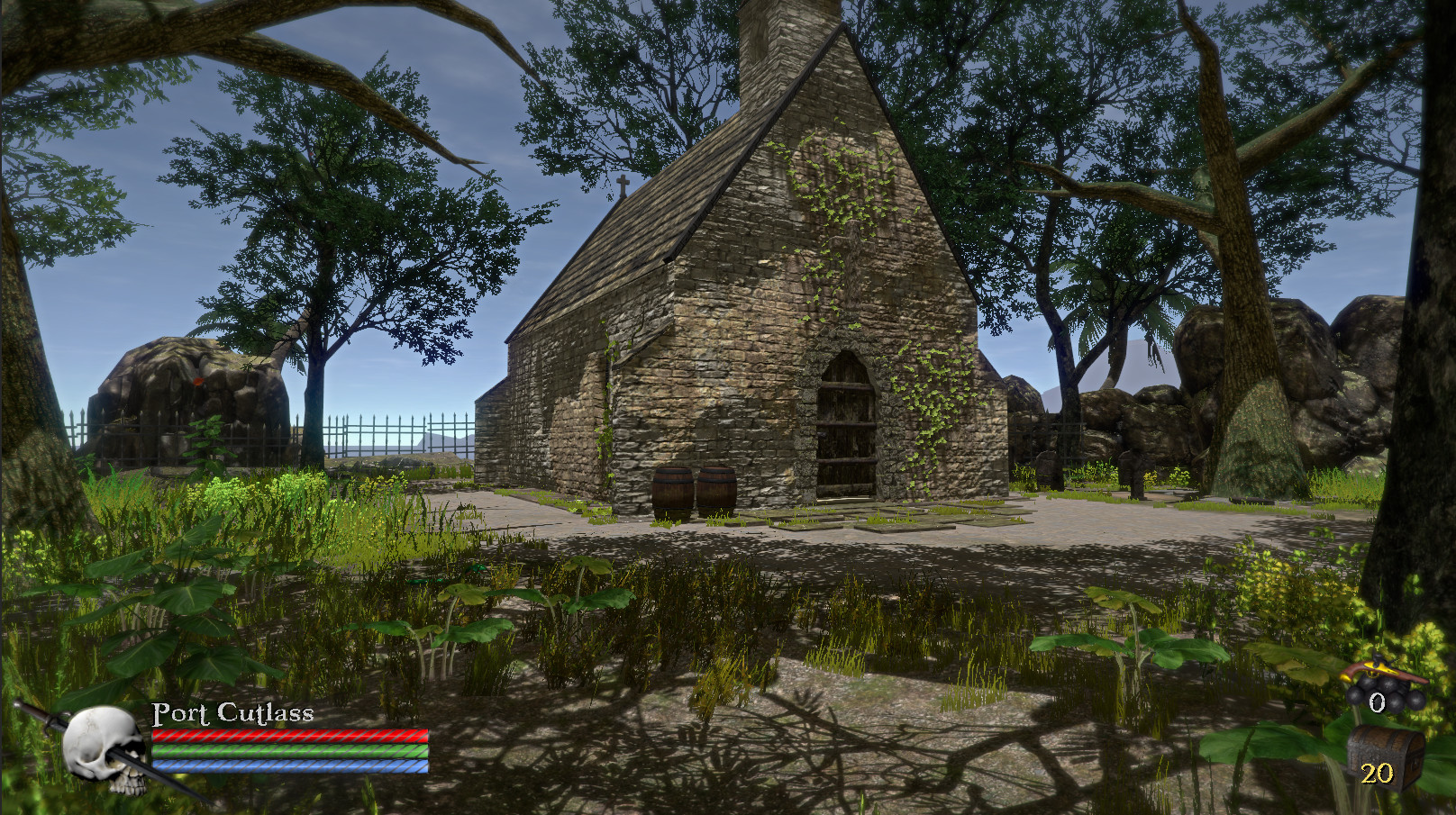Click the green stamina bar
This screenshot has width=1456, height=815.
pos(287,749)
